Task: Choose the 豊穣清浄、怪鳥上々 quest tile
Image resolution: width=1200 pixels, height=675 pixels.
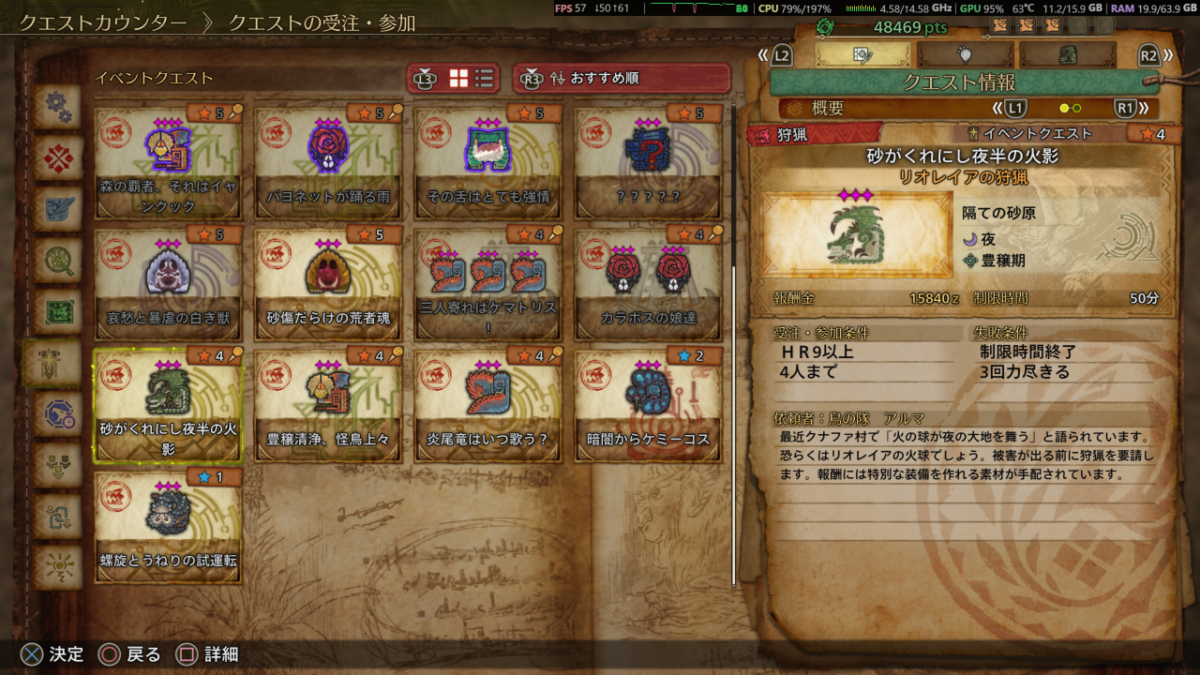Action: click(x=328, y=404)
